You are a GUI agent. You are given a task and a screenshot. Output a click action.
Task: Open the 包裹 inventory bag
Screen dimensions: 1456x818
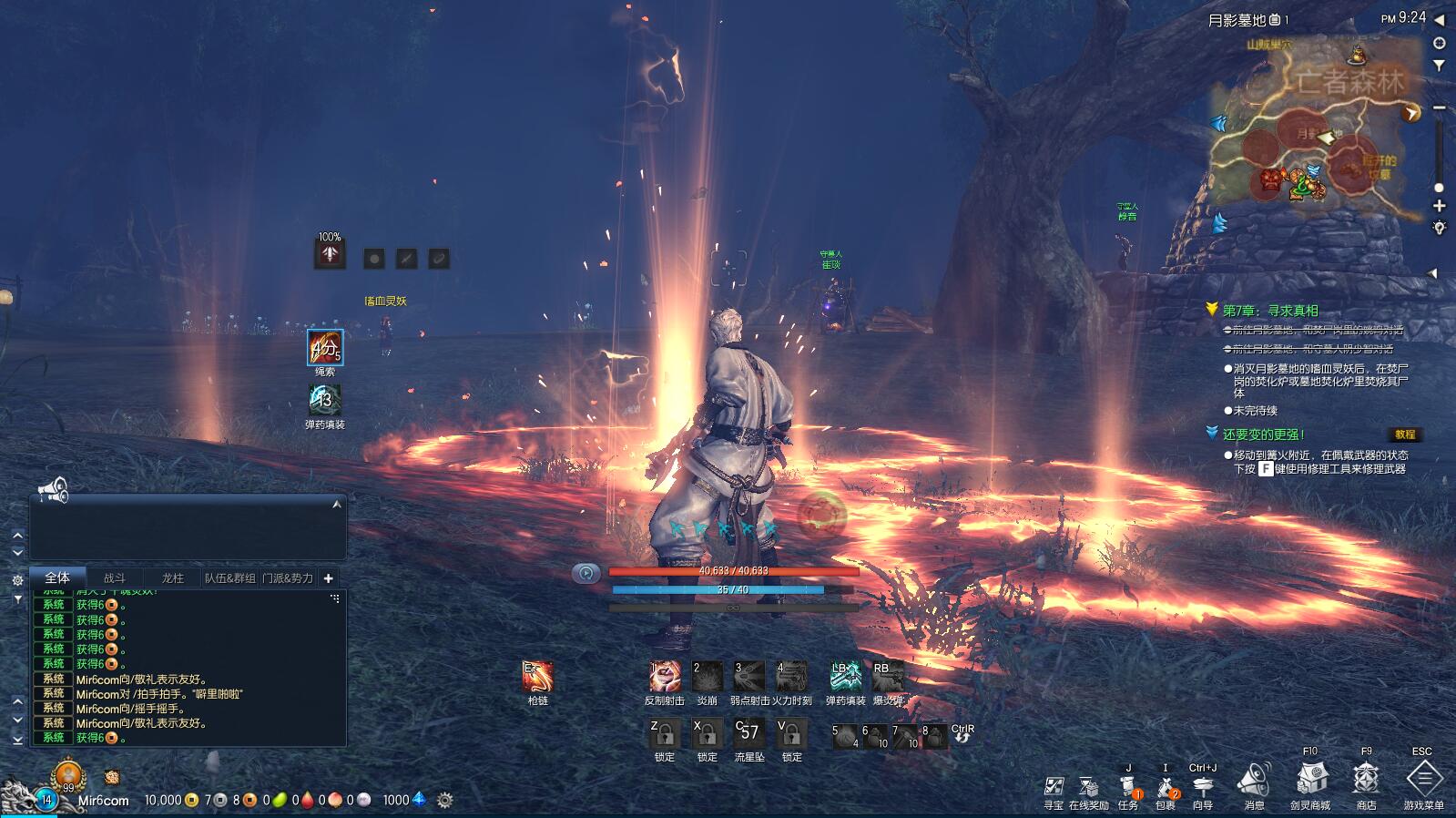coord(1166,787)
